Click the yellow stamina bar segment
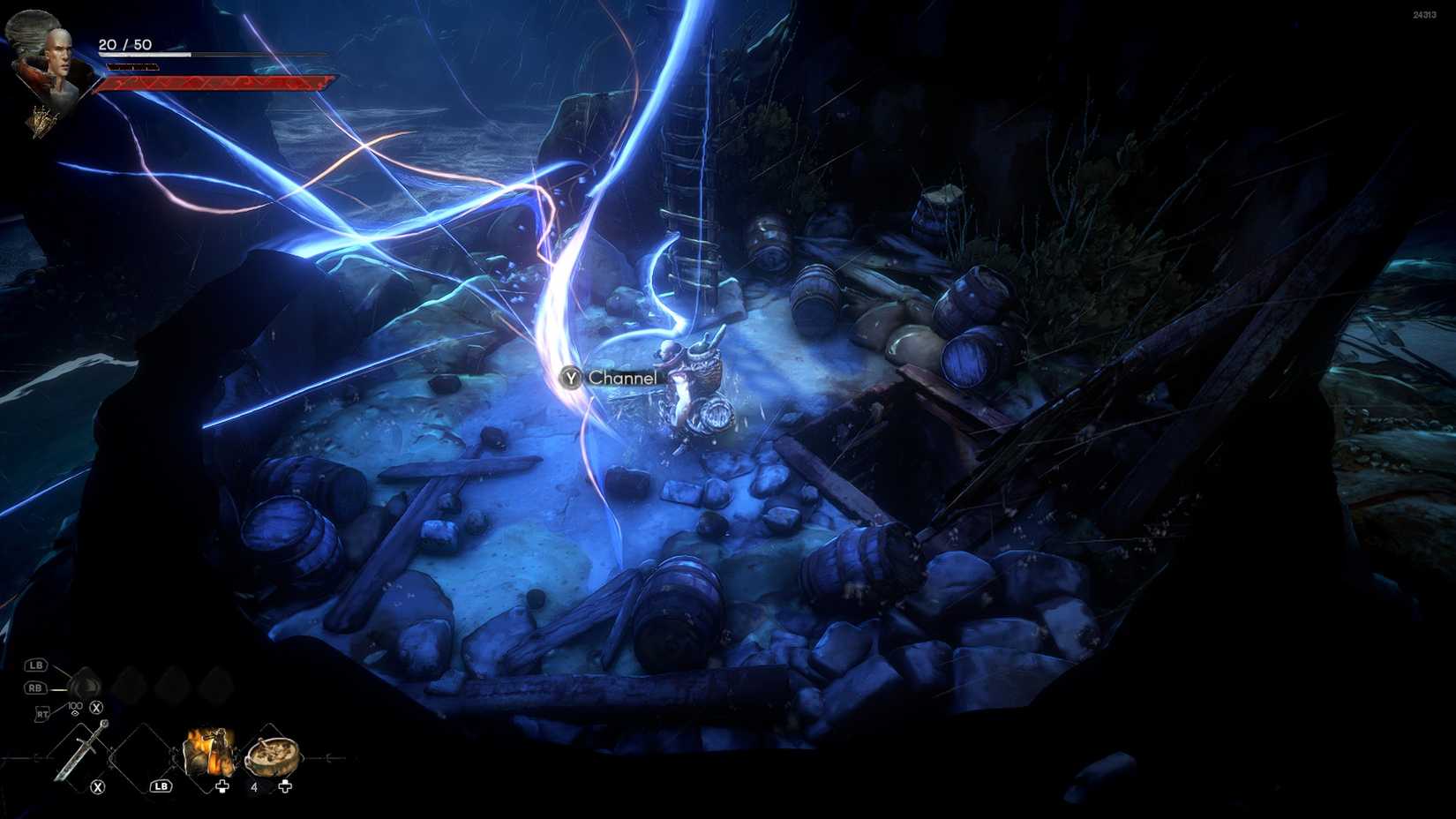Screen dimensions: 1456x819 132,66
